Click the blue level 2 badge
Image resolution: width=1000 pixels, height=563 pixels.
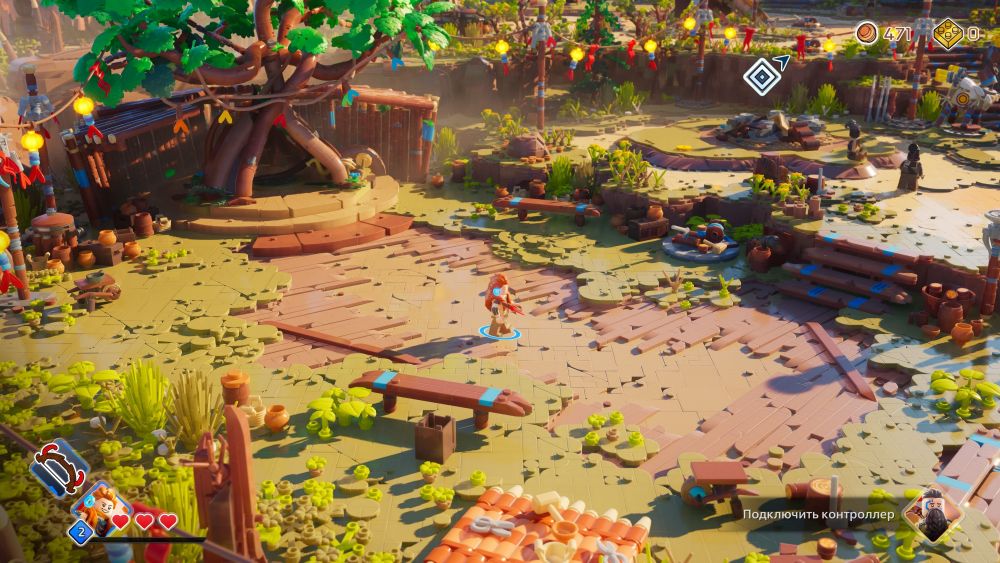[x=81, y=531]
